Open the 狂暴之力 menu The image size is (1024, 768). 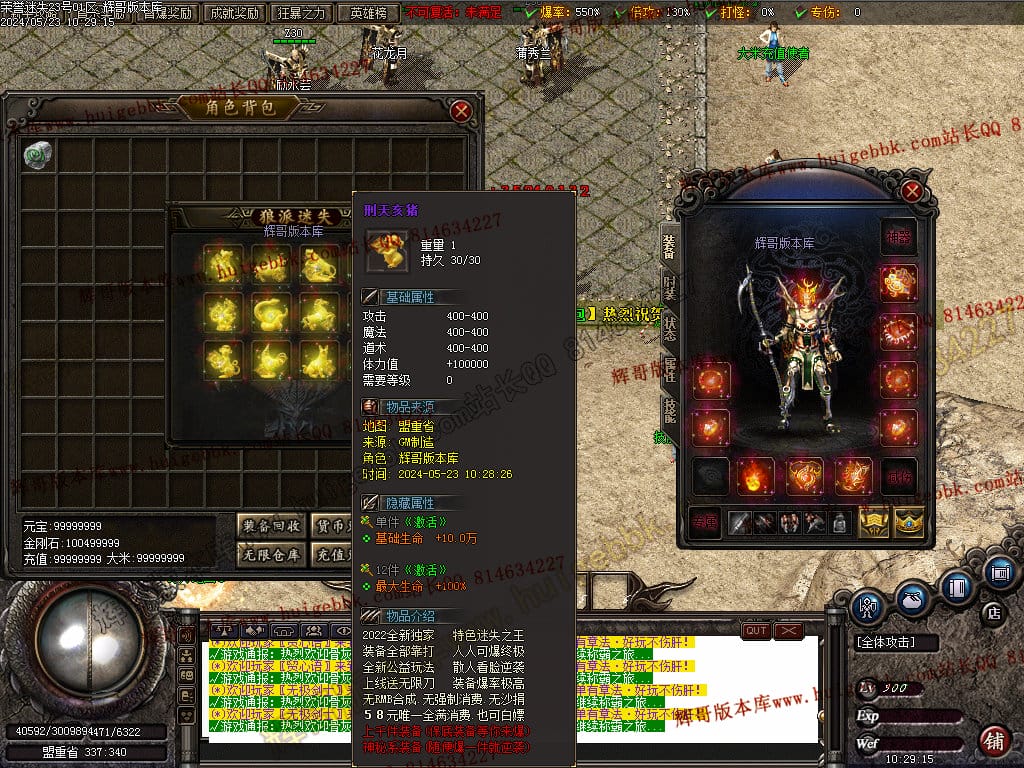tap(301, 13)
